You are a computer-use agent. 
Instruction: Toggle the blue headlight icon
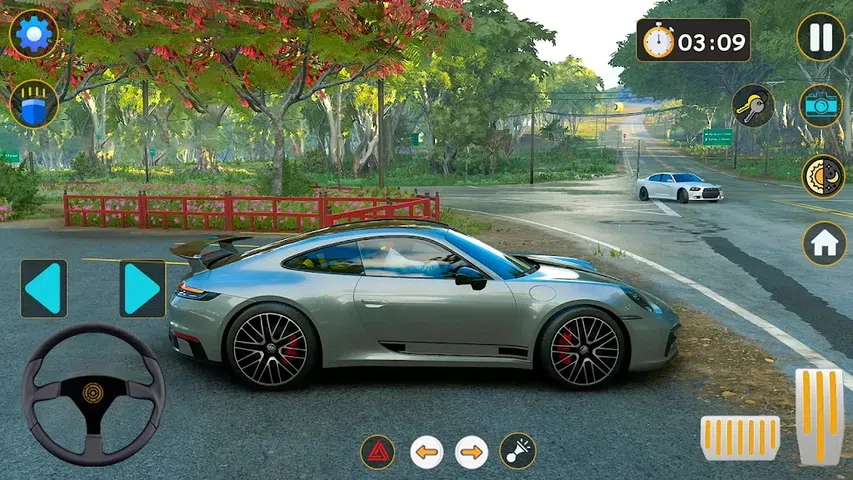(x=34, y=104)
